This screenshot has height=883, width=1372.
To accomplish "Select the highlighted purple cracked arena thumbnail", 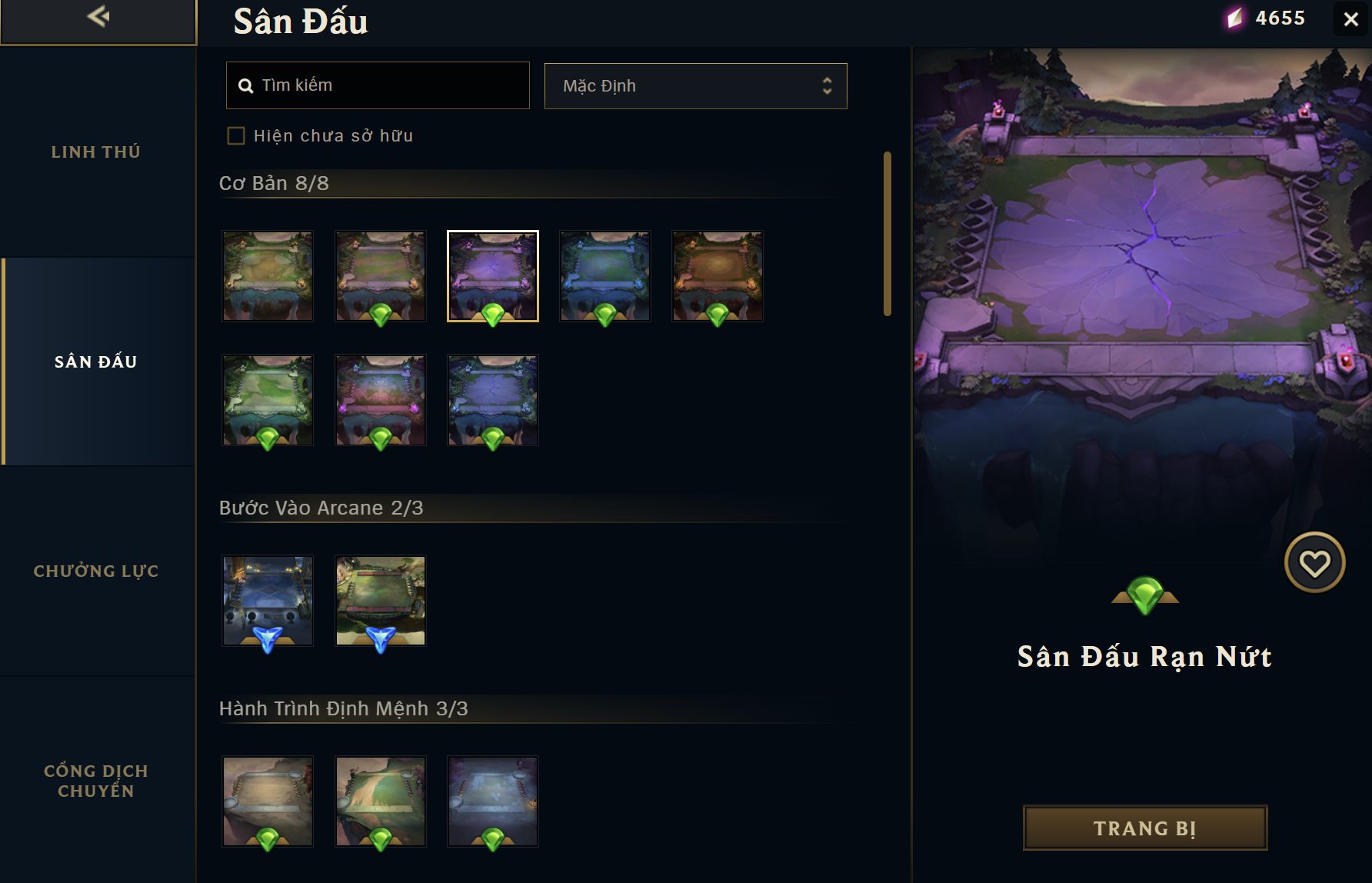I will click(x=493, y=275).
